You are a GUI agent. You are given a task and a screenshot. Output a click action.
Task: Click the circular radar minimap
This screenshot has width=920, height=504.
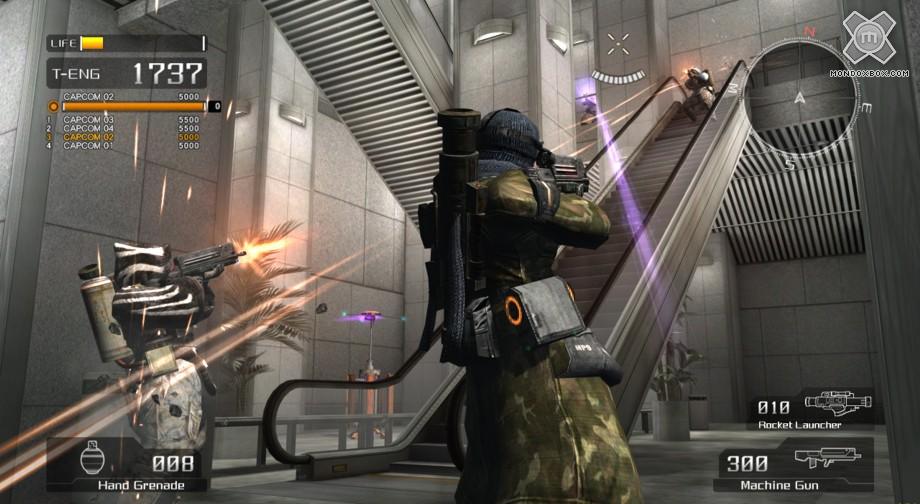pyautogui.click(x=800, y=90)
